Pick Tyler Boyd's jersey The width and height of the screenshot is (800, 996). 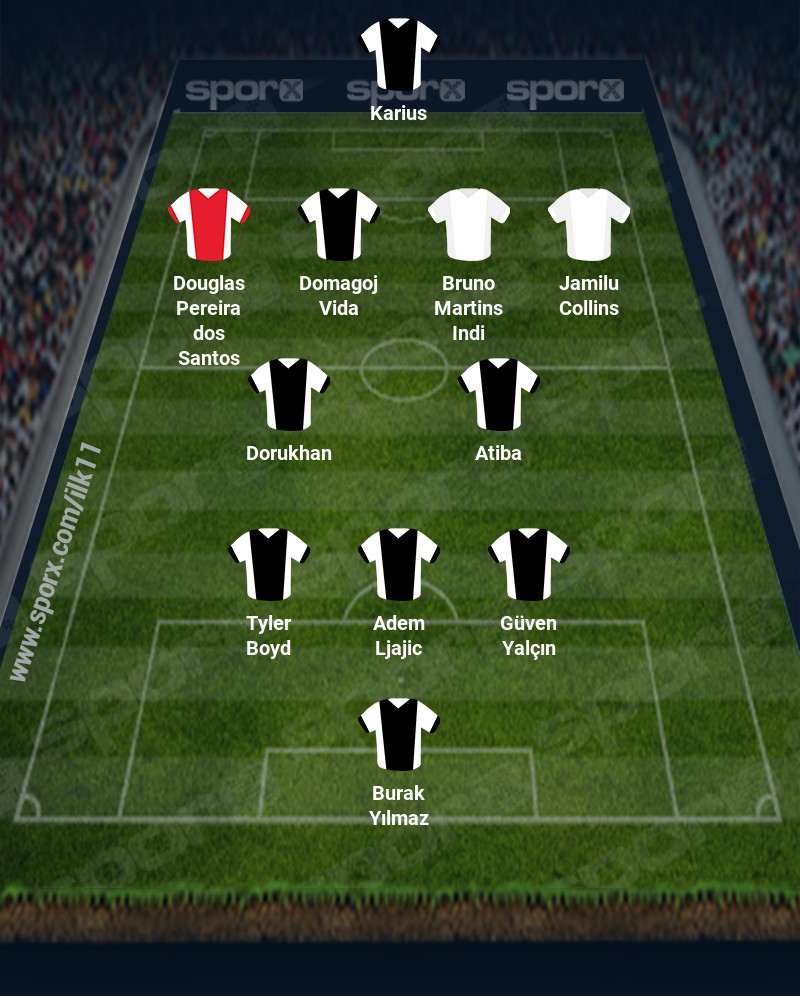coord(269,564)
